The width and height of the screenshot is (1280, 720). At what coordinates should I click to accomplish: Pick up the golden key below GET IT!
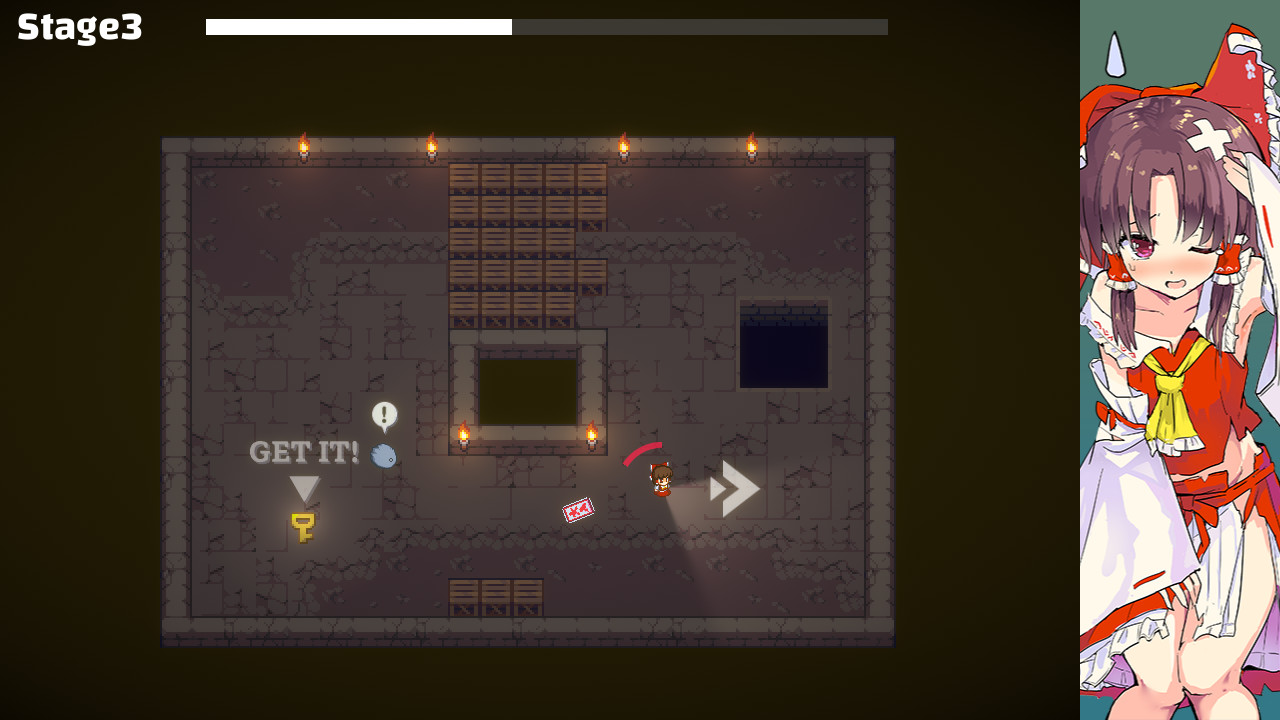point(303,526)
